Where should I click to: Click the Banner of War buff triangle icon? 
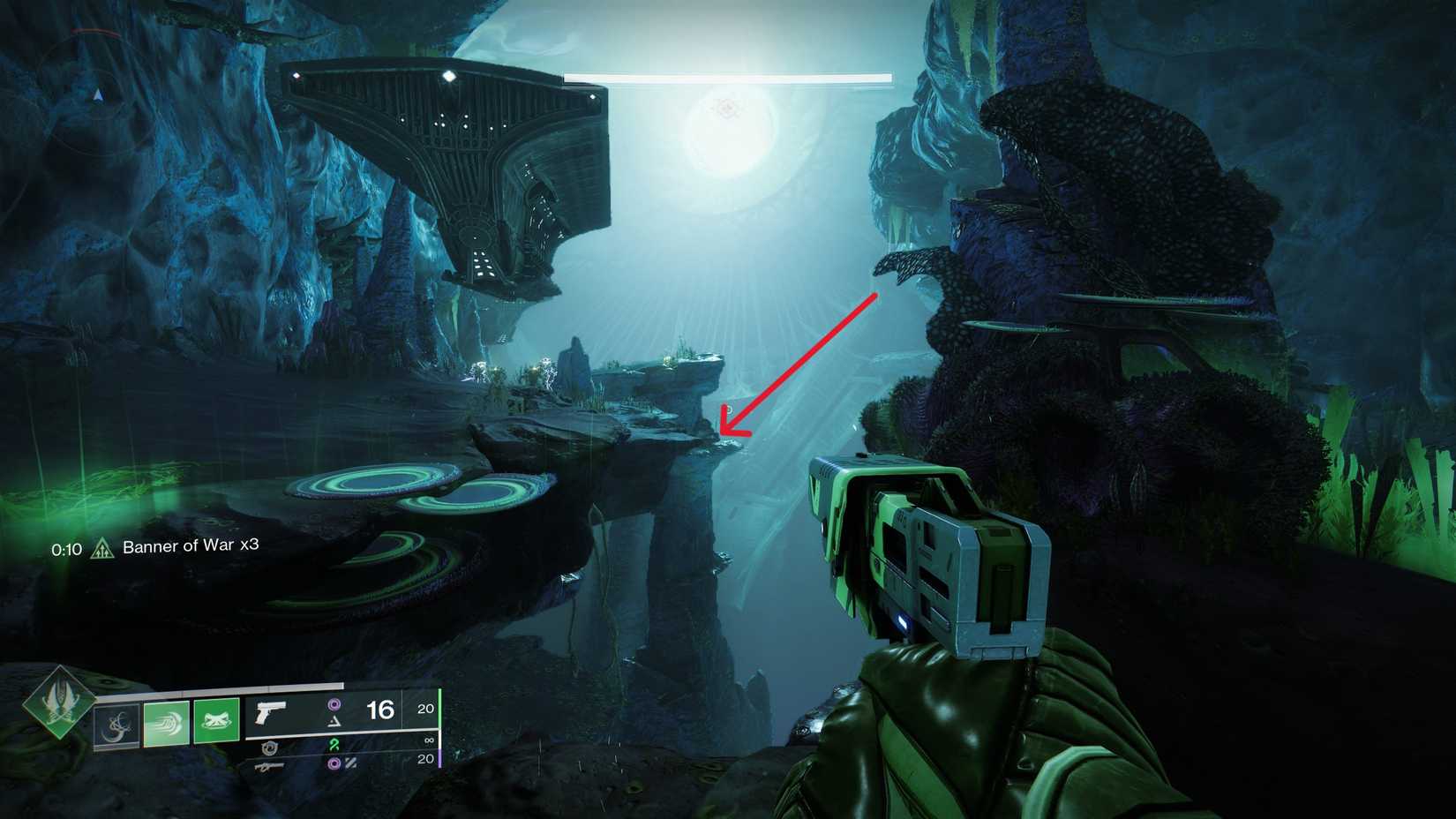pos(104,546)
